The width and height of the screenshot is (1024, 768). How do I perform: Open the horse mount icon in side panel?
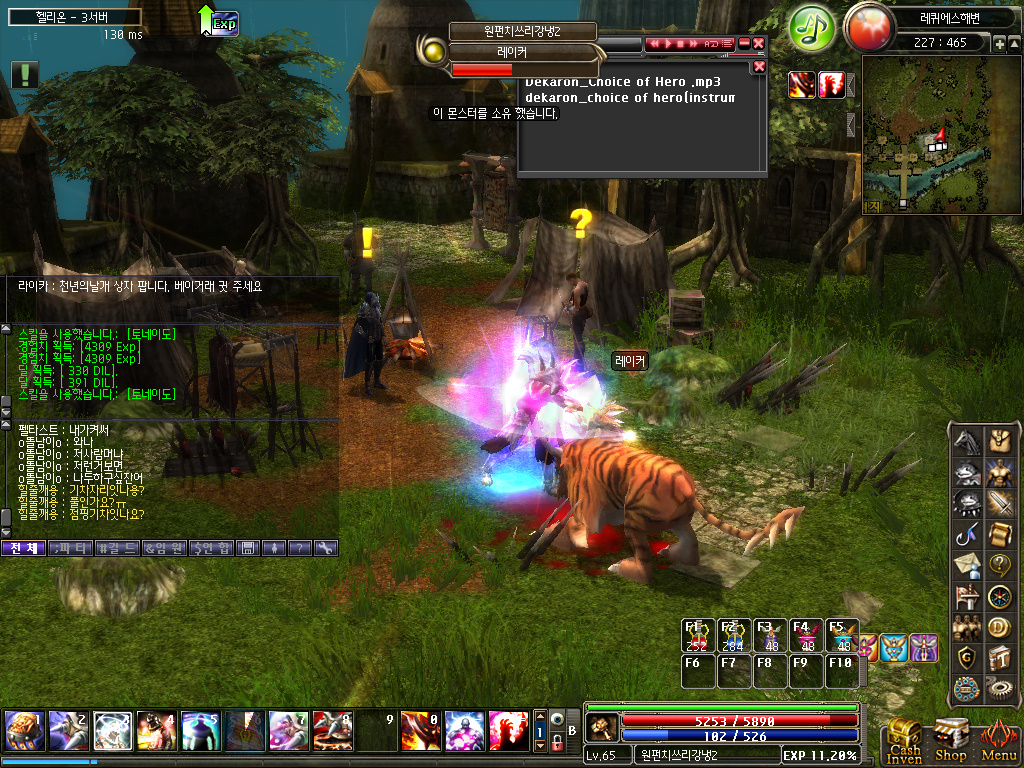coord(966,441)
